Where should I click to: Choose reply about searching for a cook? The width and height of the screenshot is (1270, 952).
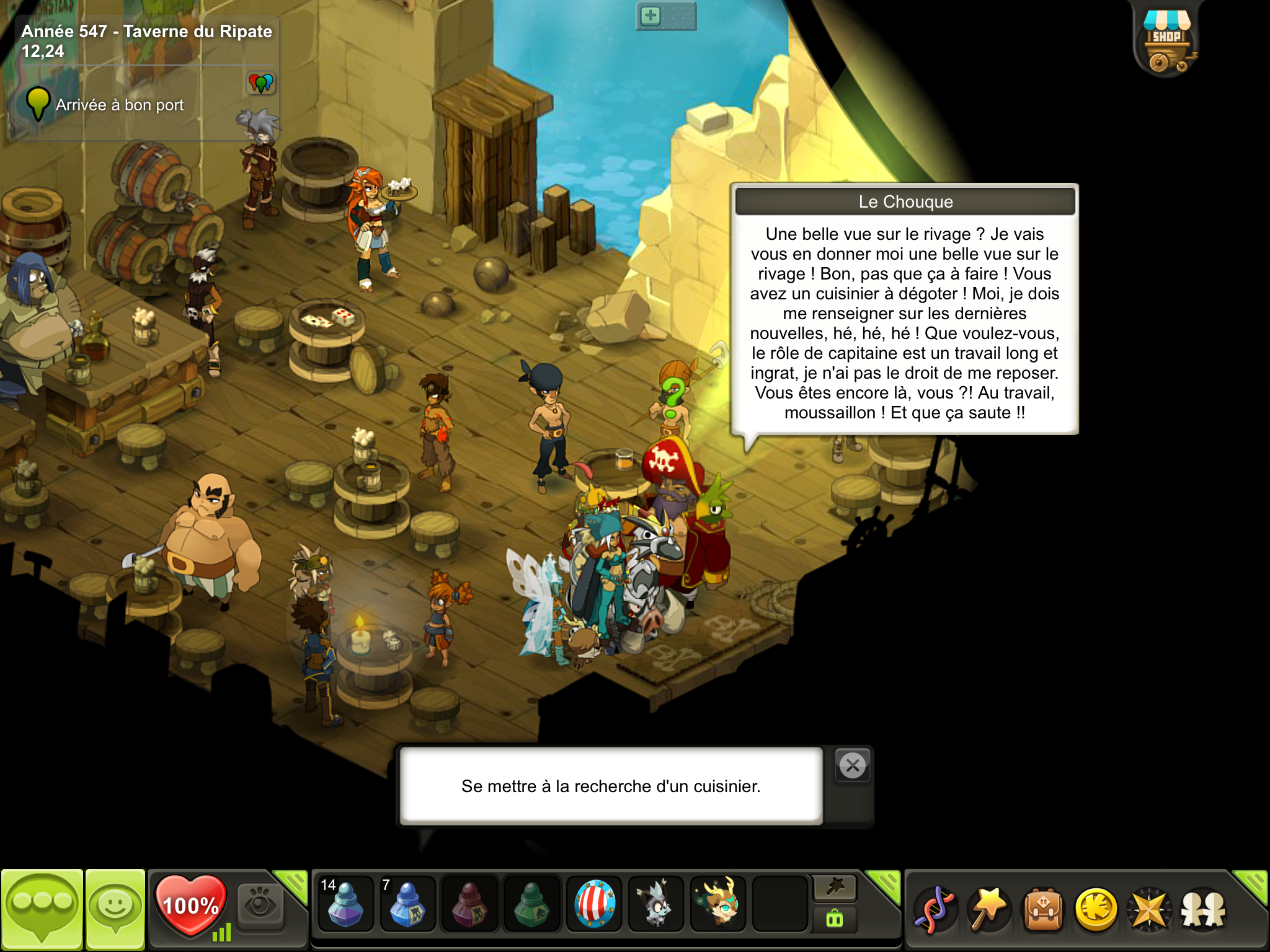coord(611,786)
